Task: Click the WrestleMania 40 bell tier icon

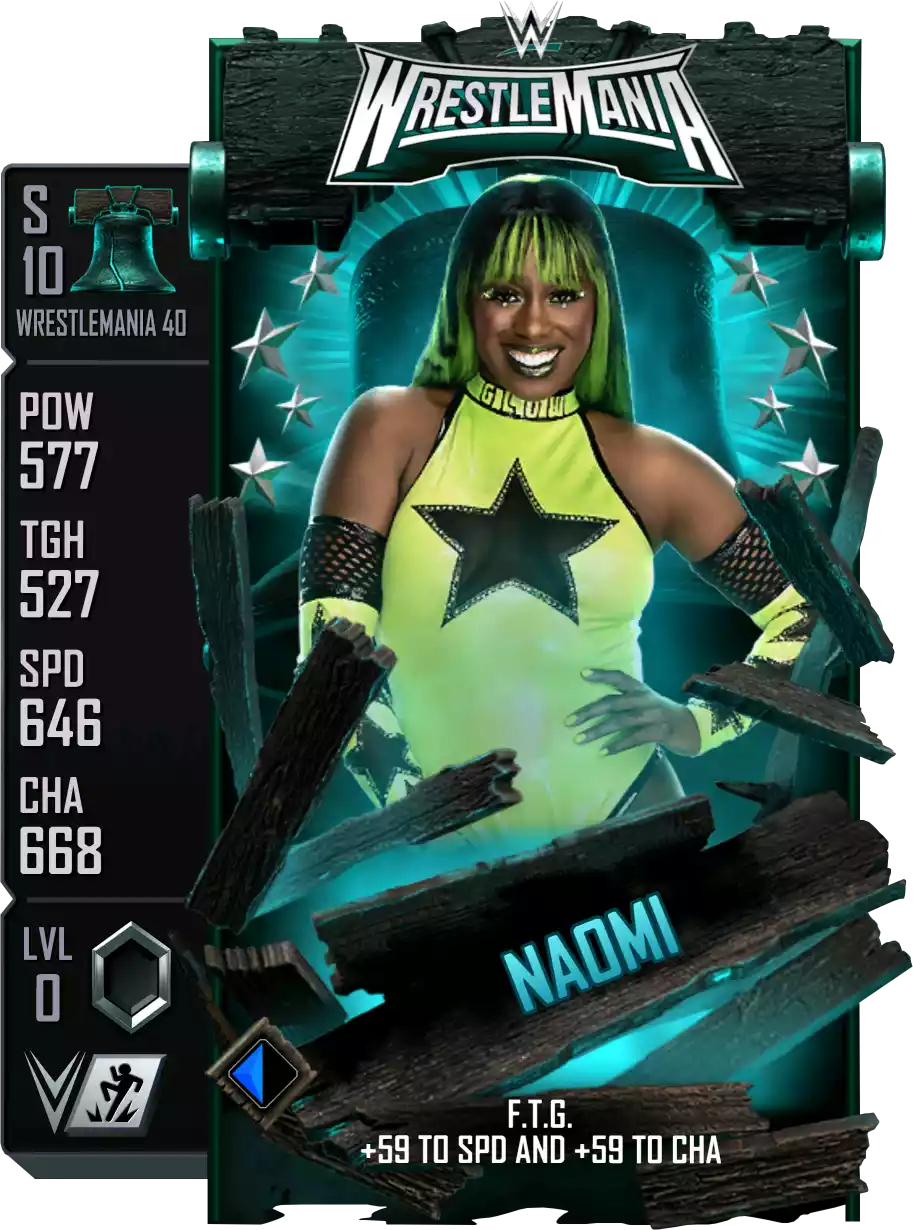Action: 126,241
